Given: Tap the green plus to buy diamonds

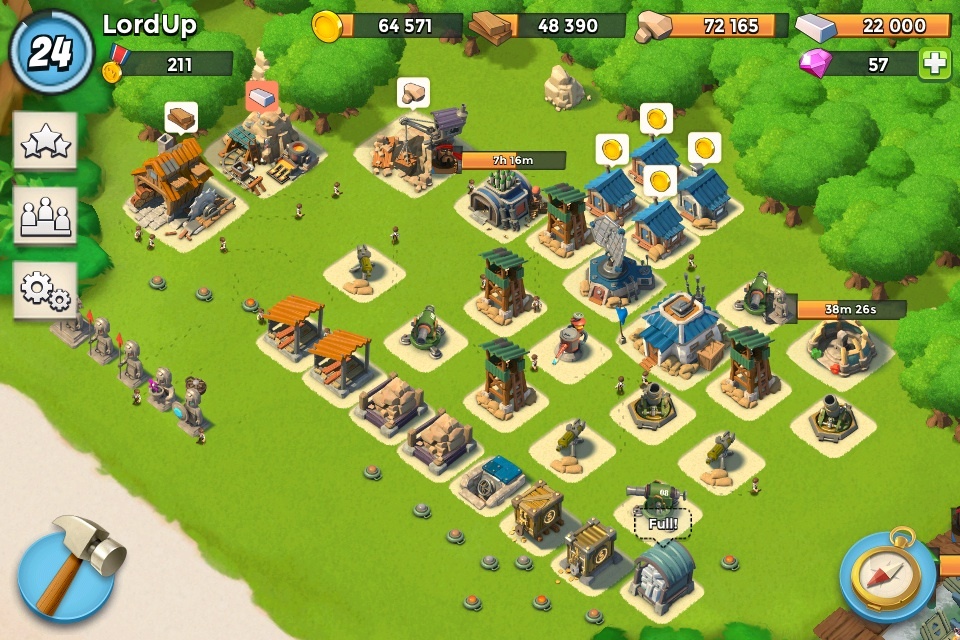Looking at the screenshot, I should pyautogui.click(x=935, y=64).
